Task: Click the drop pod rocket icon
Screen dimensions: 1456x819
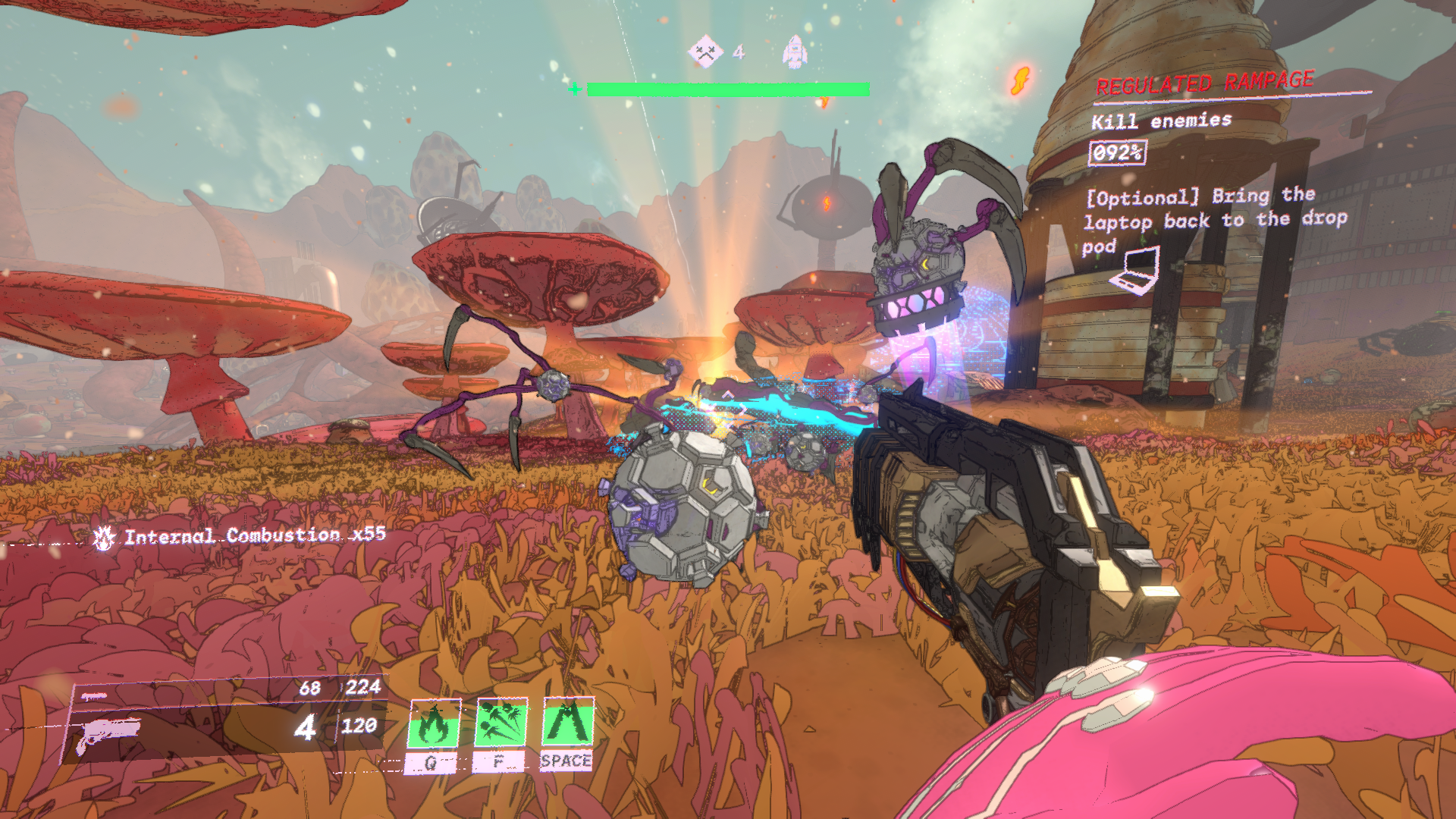Action: (794, 52)
